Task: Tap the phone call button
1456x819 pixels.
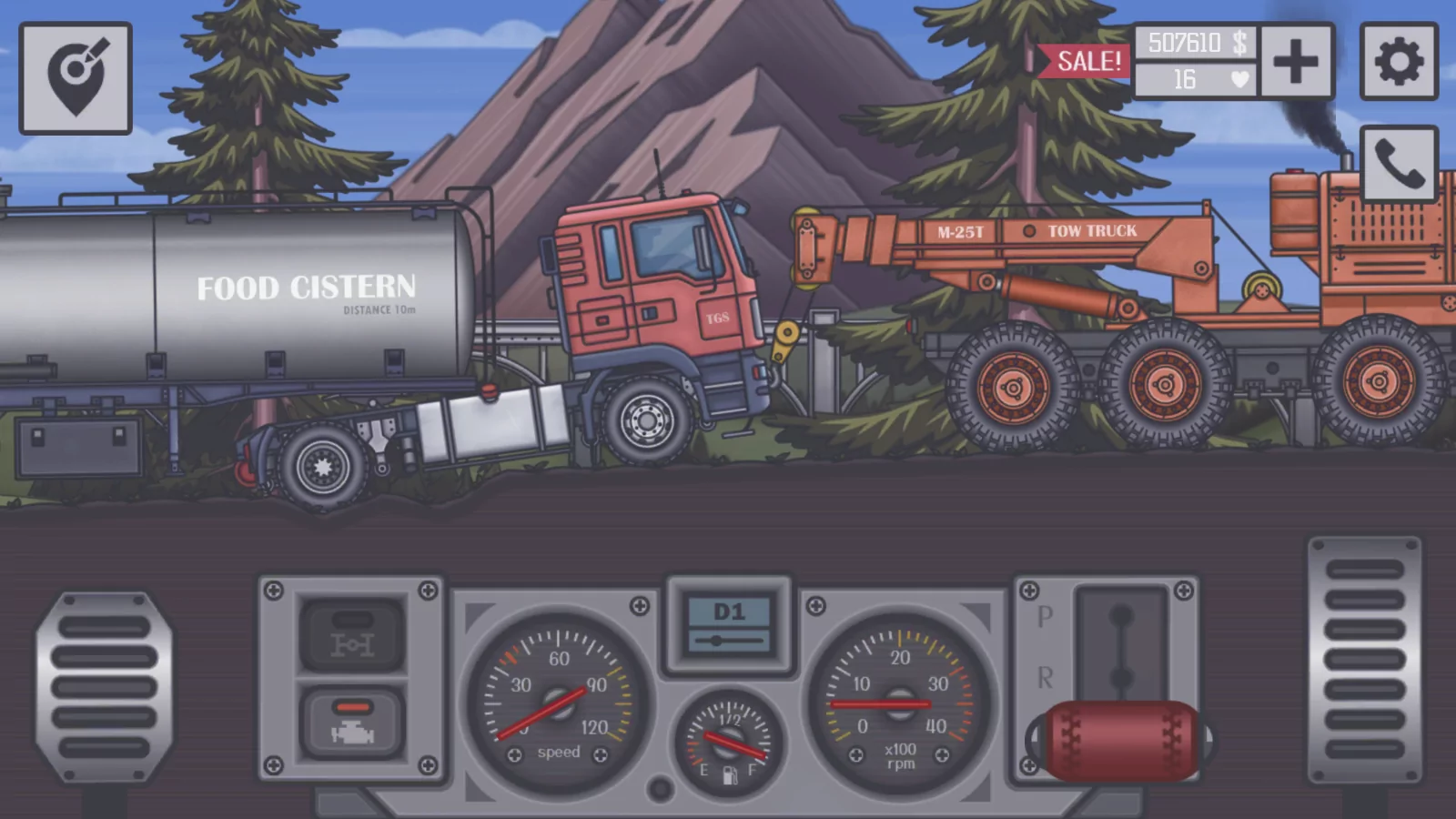Action: click(x=1399, y=165)
